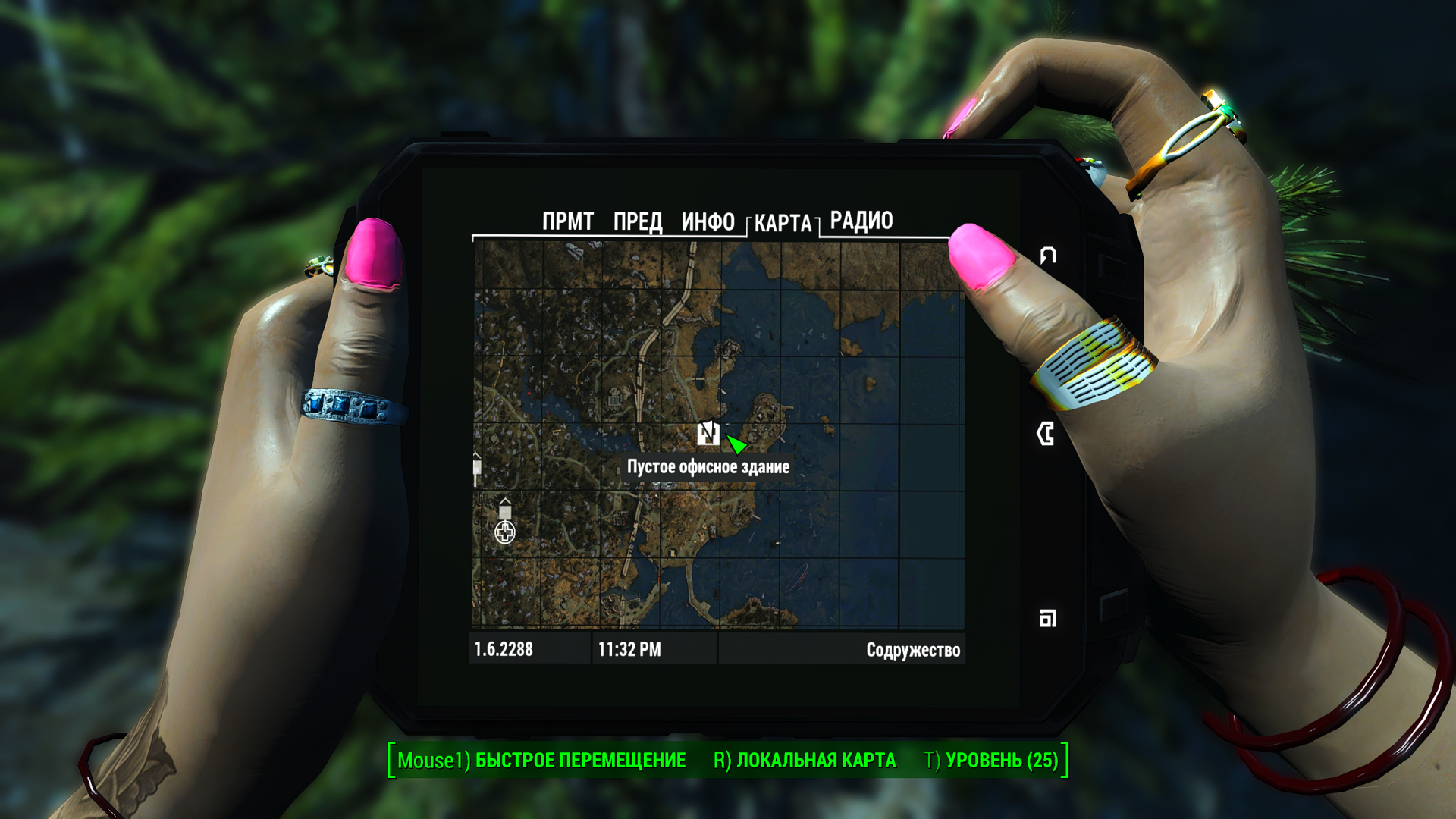Click the circled cross map marker
Image resolution: width=1456 pixels, height=819 pixels.
click(x=505, y=532)
